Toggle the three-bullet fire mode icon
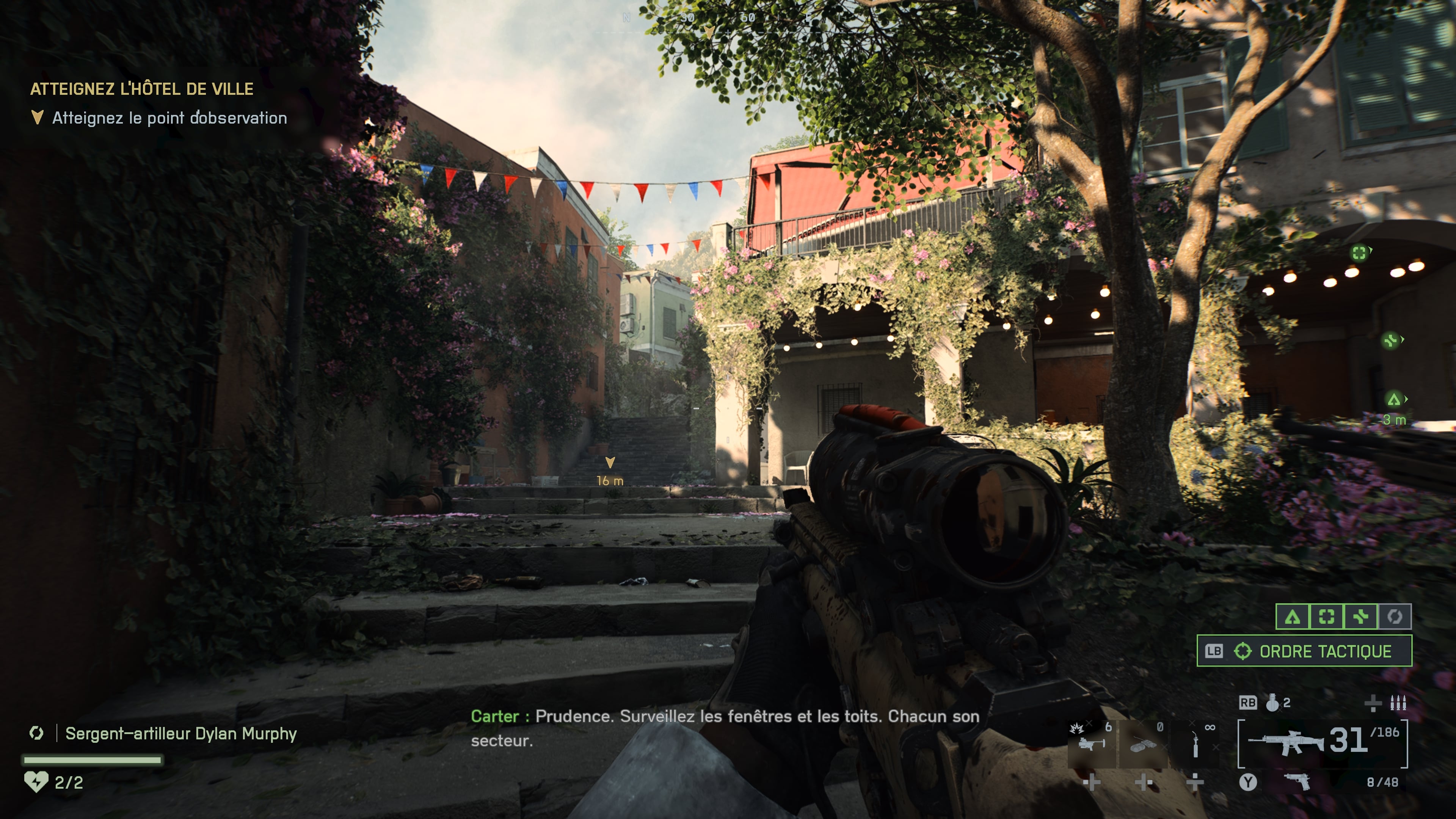The width and height of the screenshot is (1456, 819). [1398, 703]
